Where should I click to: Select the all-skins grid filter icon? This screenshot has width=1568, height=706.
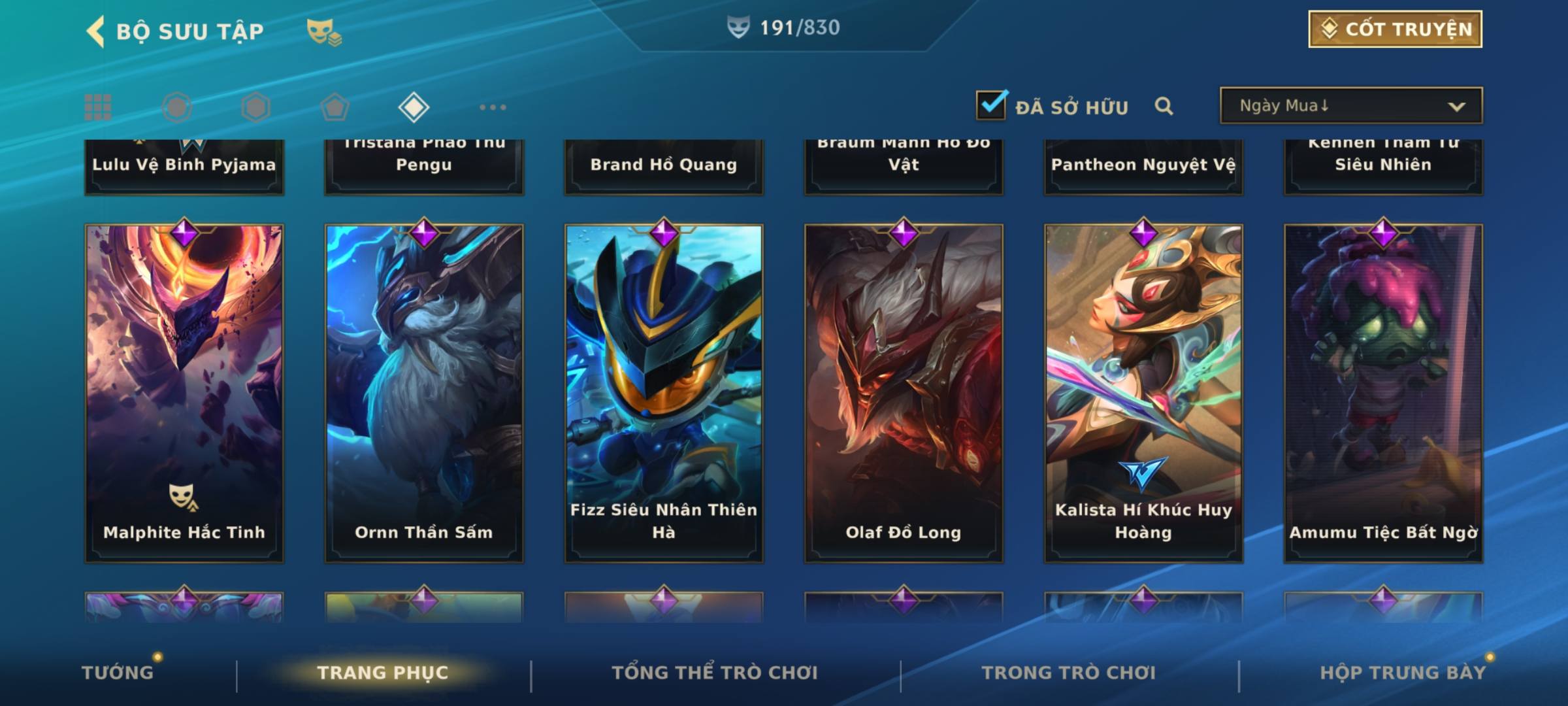pyautogui.click(x=98, y=107)
